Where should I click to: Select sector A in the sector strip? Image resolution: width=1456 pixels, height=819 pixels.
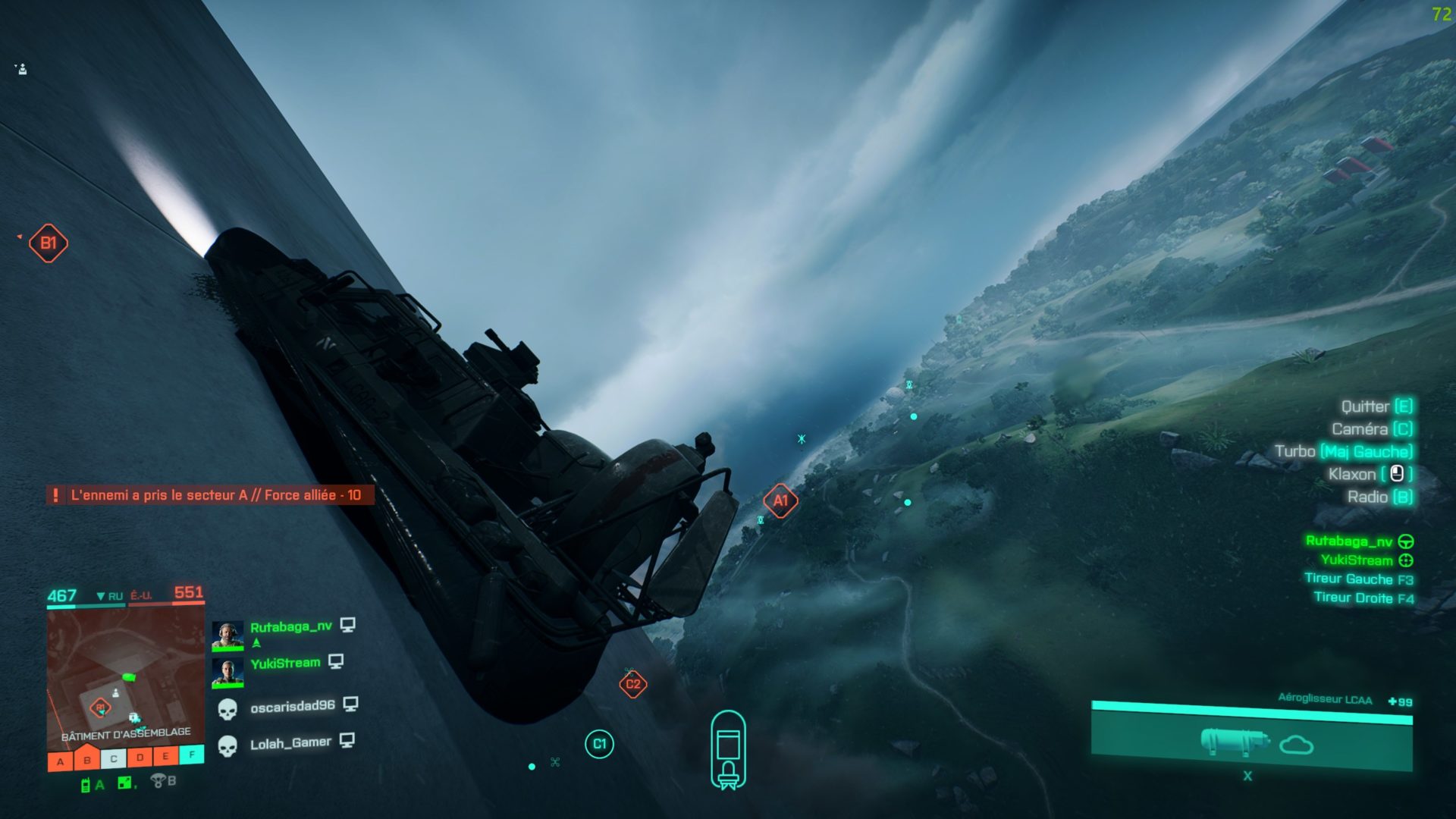click(x=61, y=761)
